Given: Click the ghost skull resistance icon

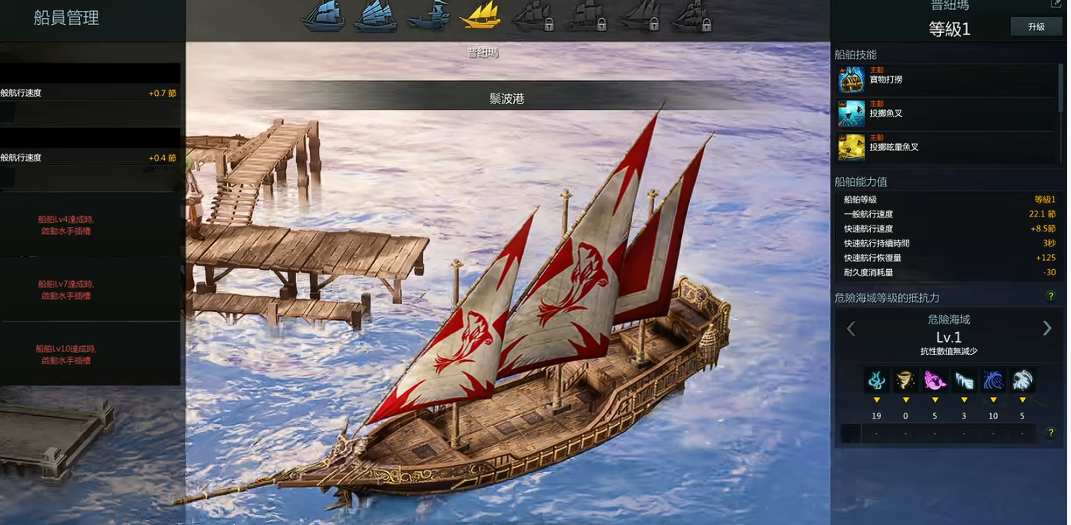Looking at the screenshot, I should pyautogui.click(x=1022, y=380).
